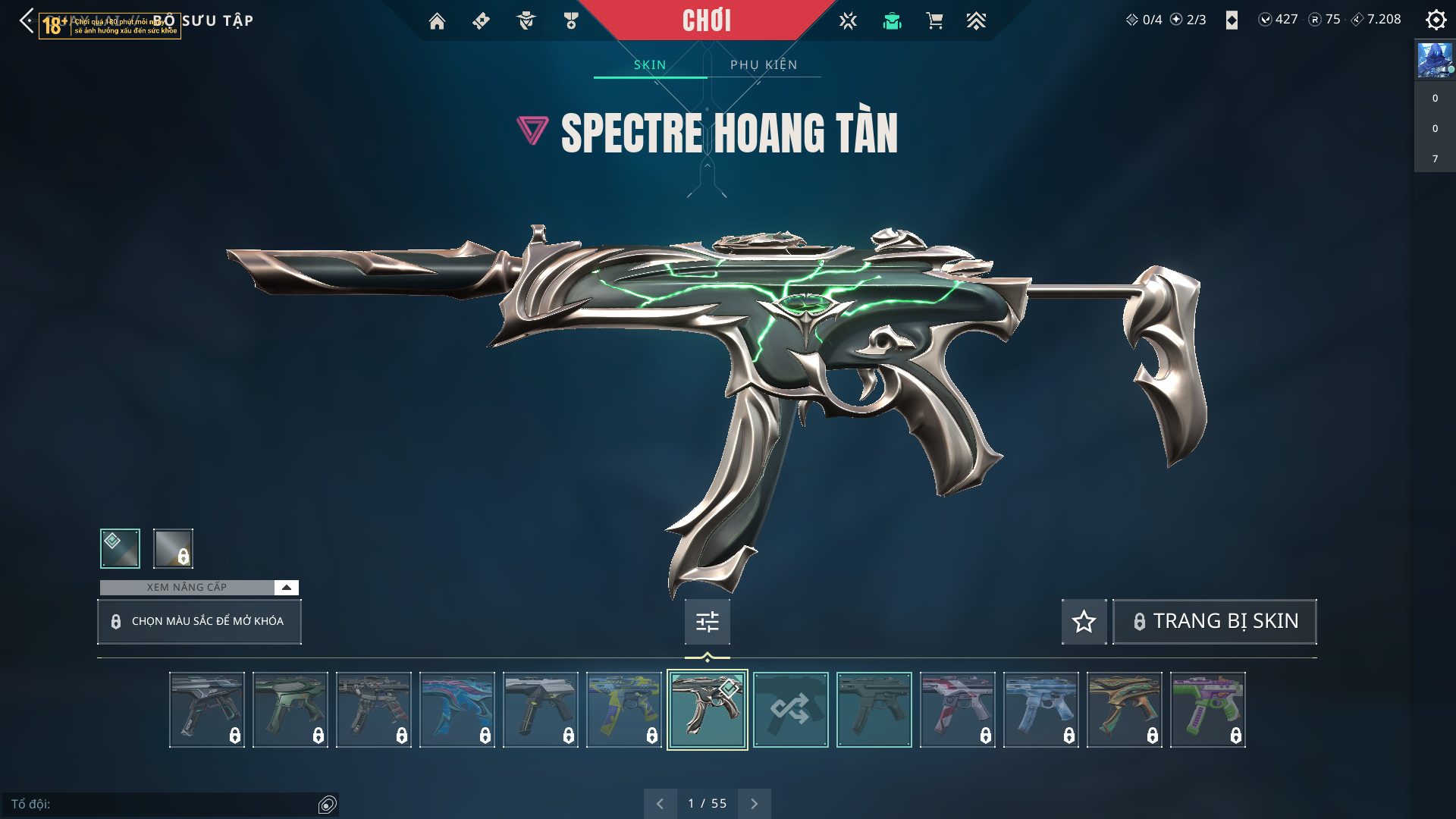Screen dimensions: 1456x819
Task: Open the store cart icon
Action: click(x=934, y=21)
